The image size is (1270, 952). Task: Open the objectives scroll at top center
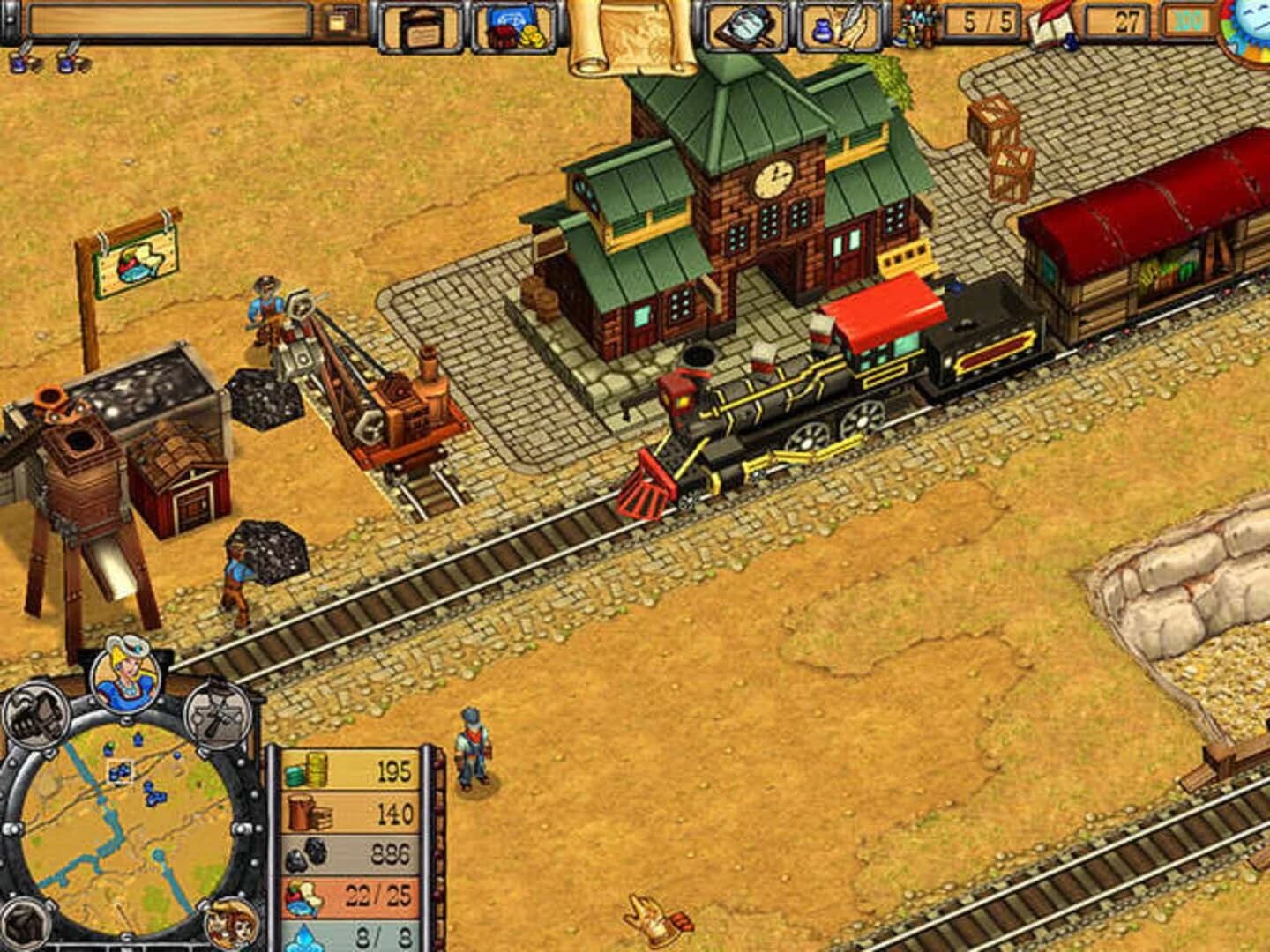tap(637, 31)
